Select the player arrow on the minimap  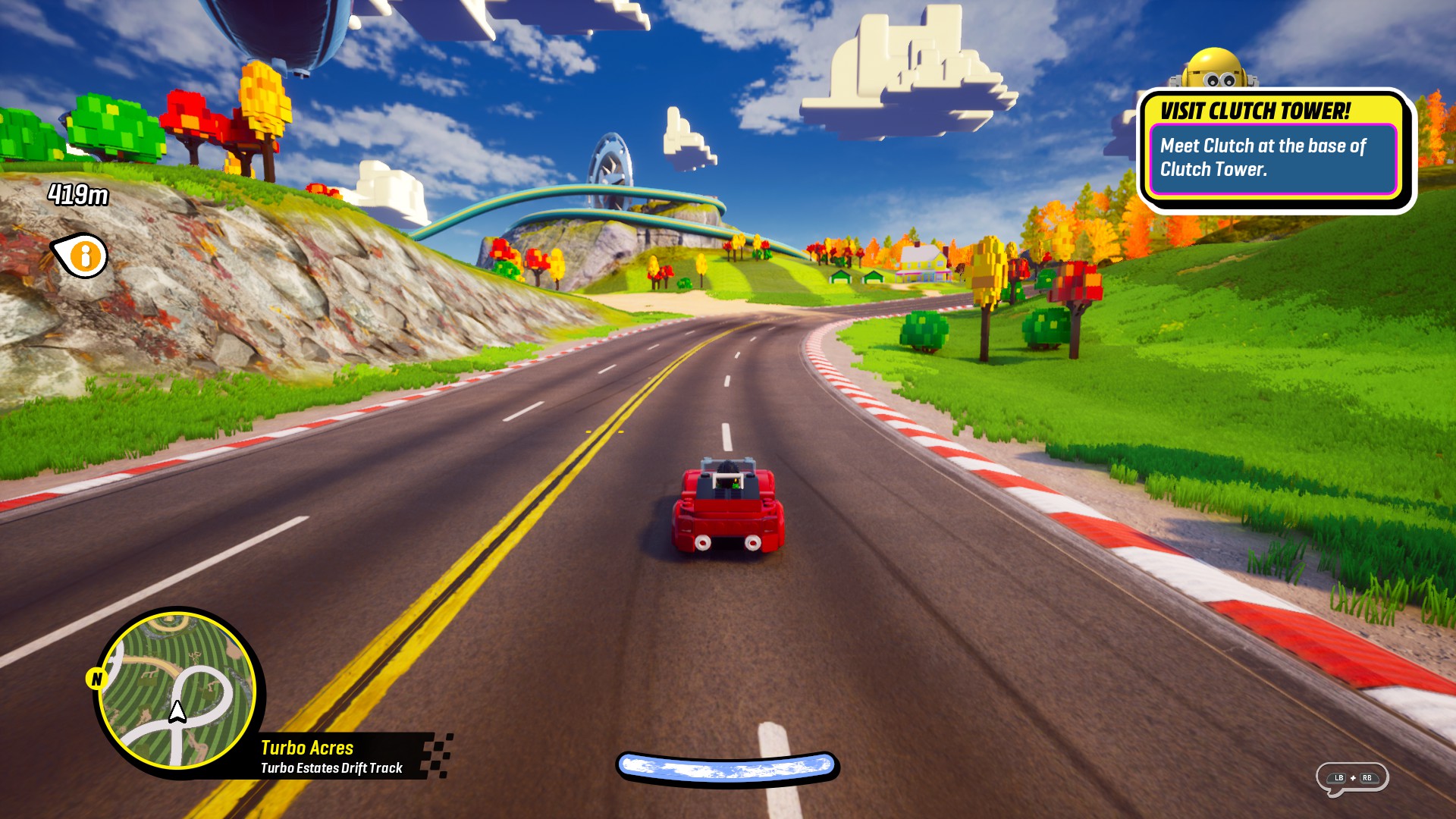[176, 711]
